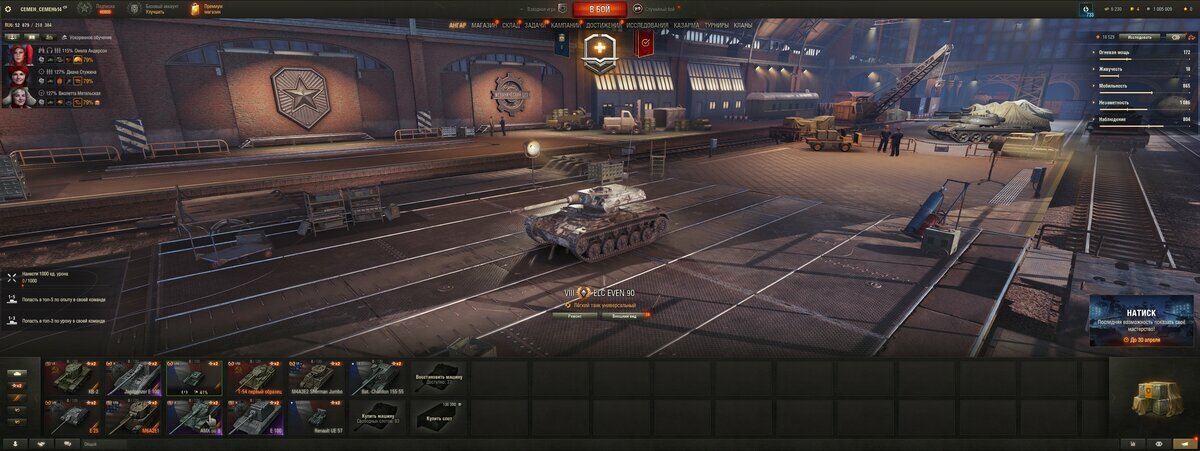Click the Купить слот tile
Viewport: 1200px width, 451px height.
[x=438, y=417]
